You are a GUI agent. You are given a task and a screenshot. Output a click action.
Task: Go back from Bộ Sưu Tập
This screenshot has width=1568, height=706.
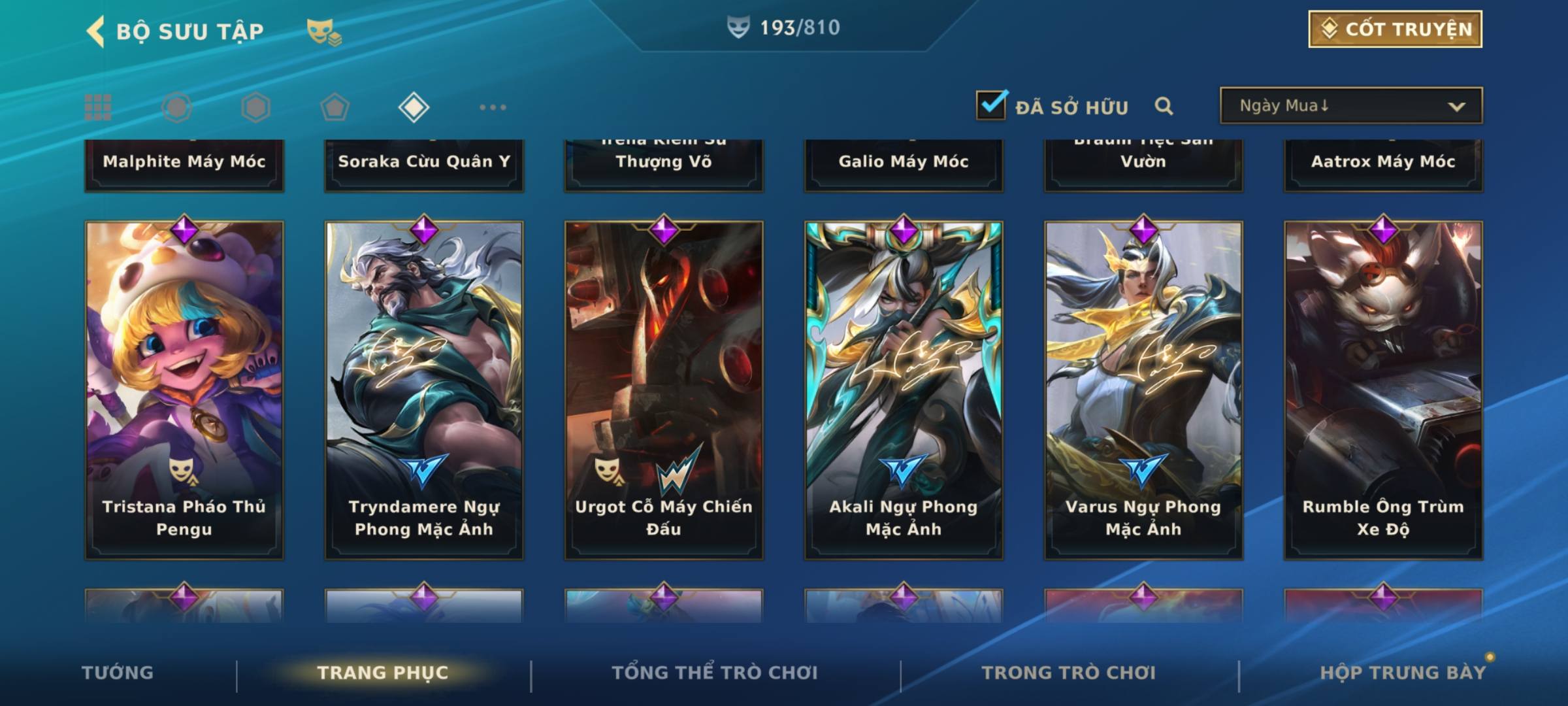point(96,31)
